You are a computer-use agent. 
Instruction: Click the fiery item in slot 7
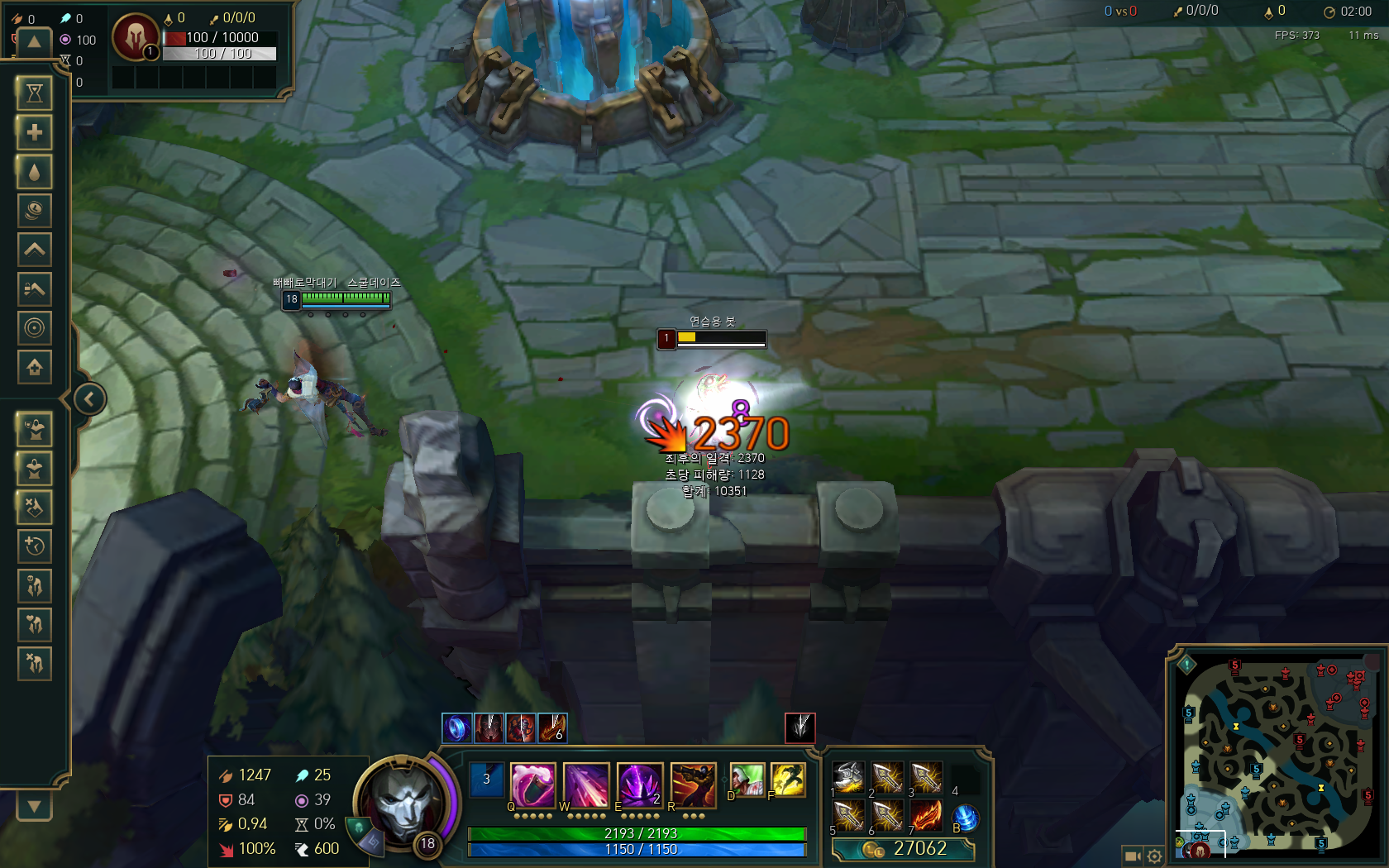[x=927, y=814]
